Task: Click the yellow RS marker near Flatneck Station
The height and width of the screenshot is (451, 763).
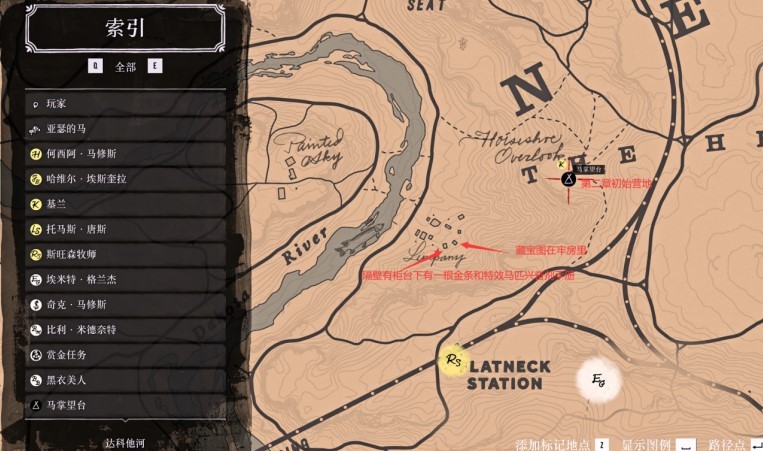Action: pos(455,360)
